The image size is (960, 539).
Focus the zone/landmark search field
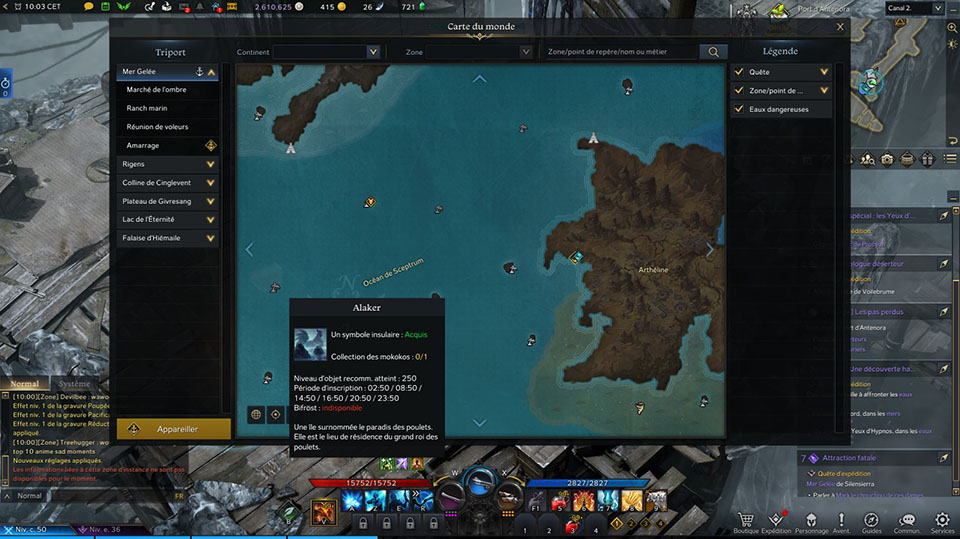point(618,52)
